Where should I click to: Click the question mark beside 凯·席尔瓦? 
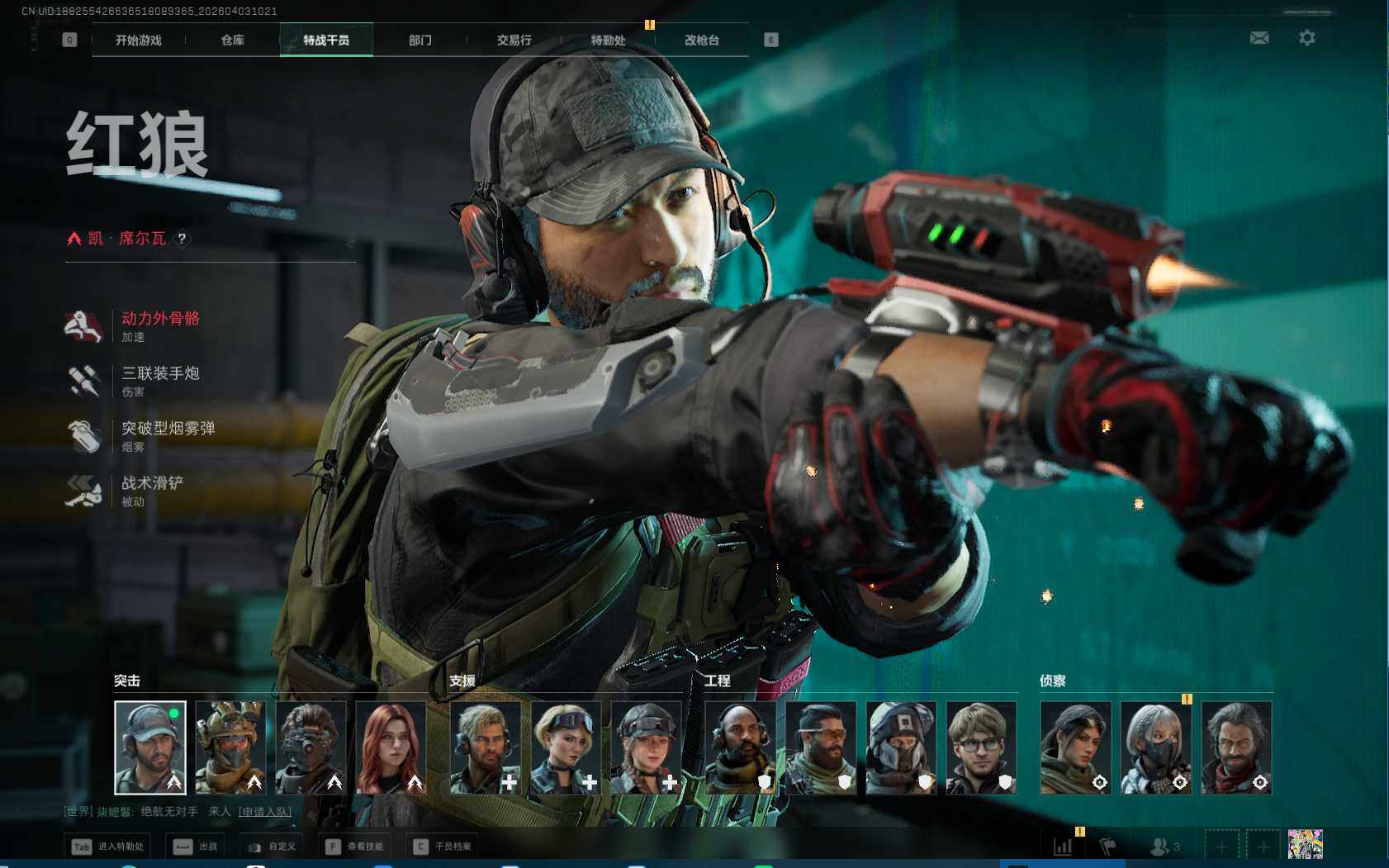click(182, 239)
